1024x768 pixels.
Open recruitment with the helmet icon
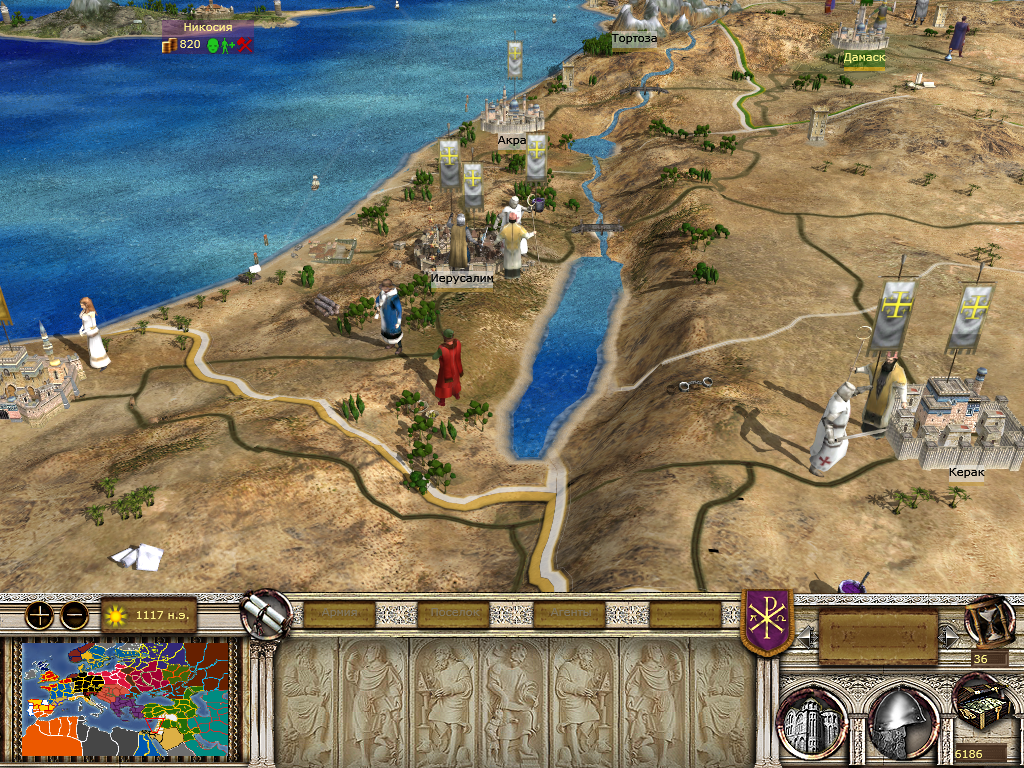tap(902, 718)
